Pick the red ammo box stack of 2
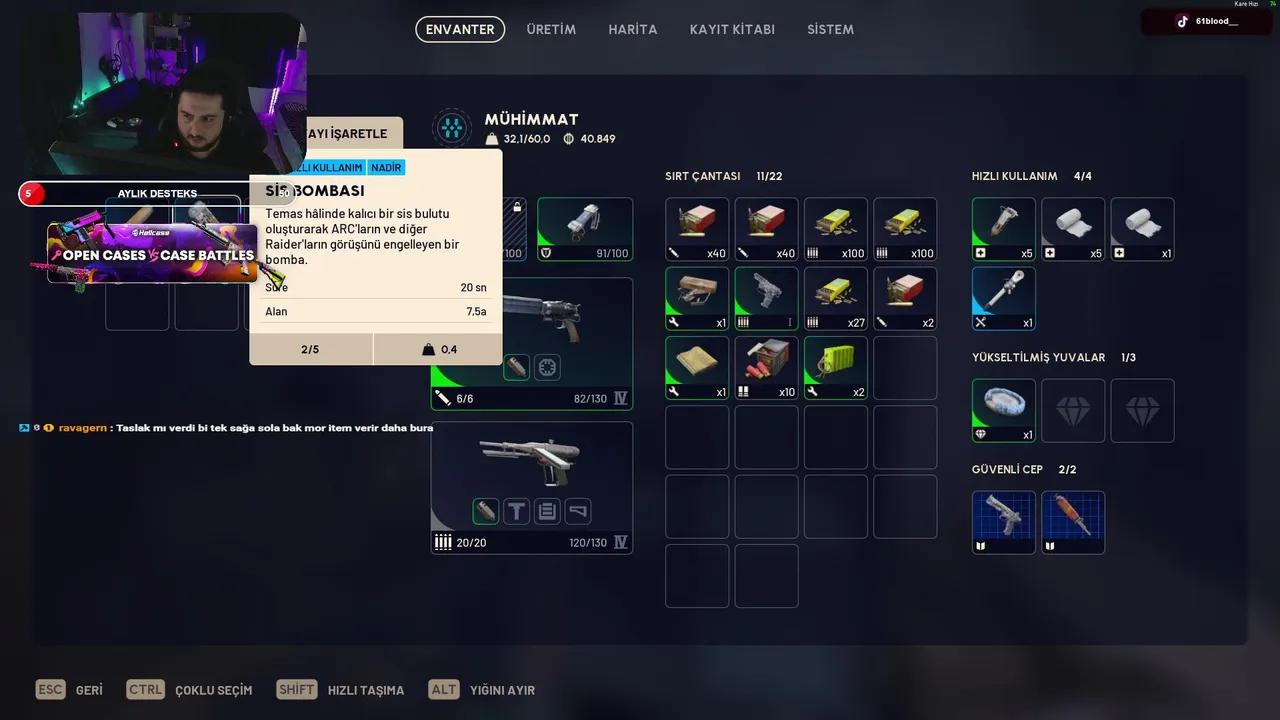Screen dimensions: 1280x720 (905, 298)
